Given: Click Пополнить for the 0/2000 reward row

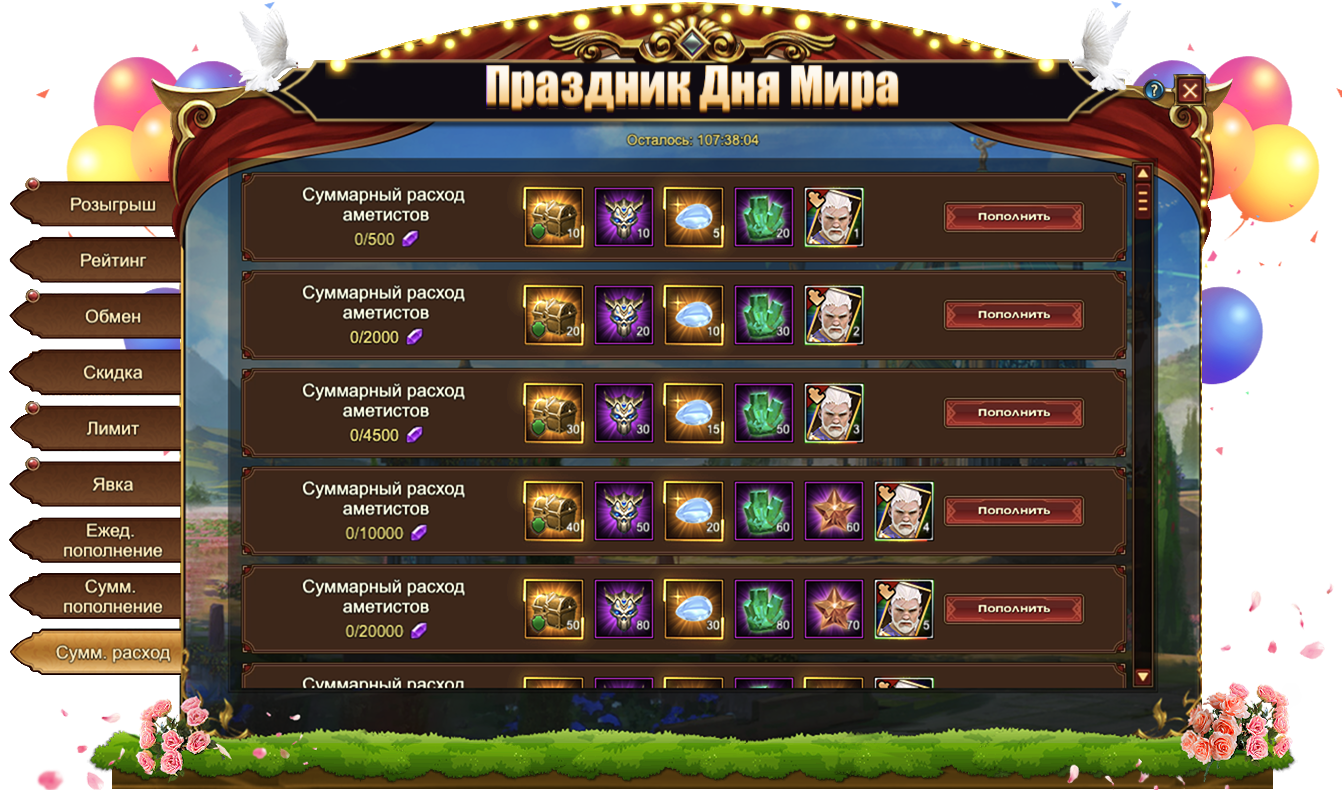Looking at the screenshot, I should point(1013,315).
